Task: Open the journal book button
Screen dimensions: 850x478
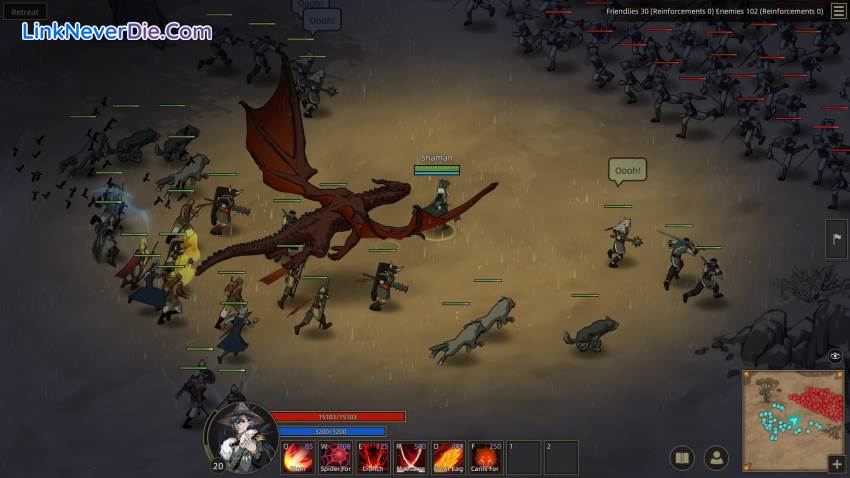Action: coord(682,458)
